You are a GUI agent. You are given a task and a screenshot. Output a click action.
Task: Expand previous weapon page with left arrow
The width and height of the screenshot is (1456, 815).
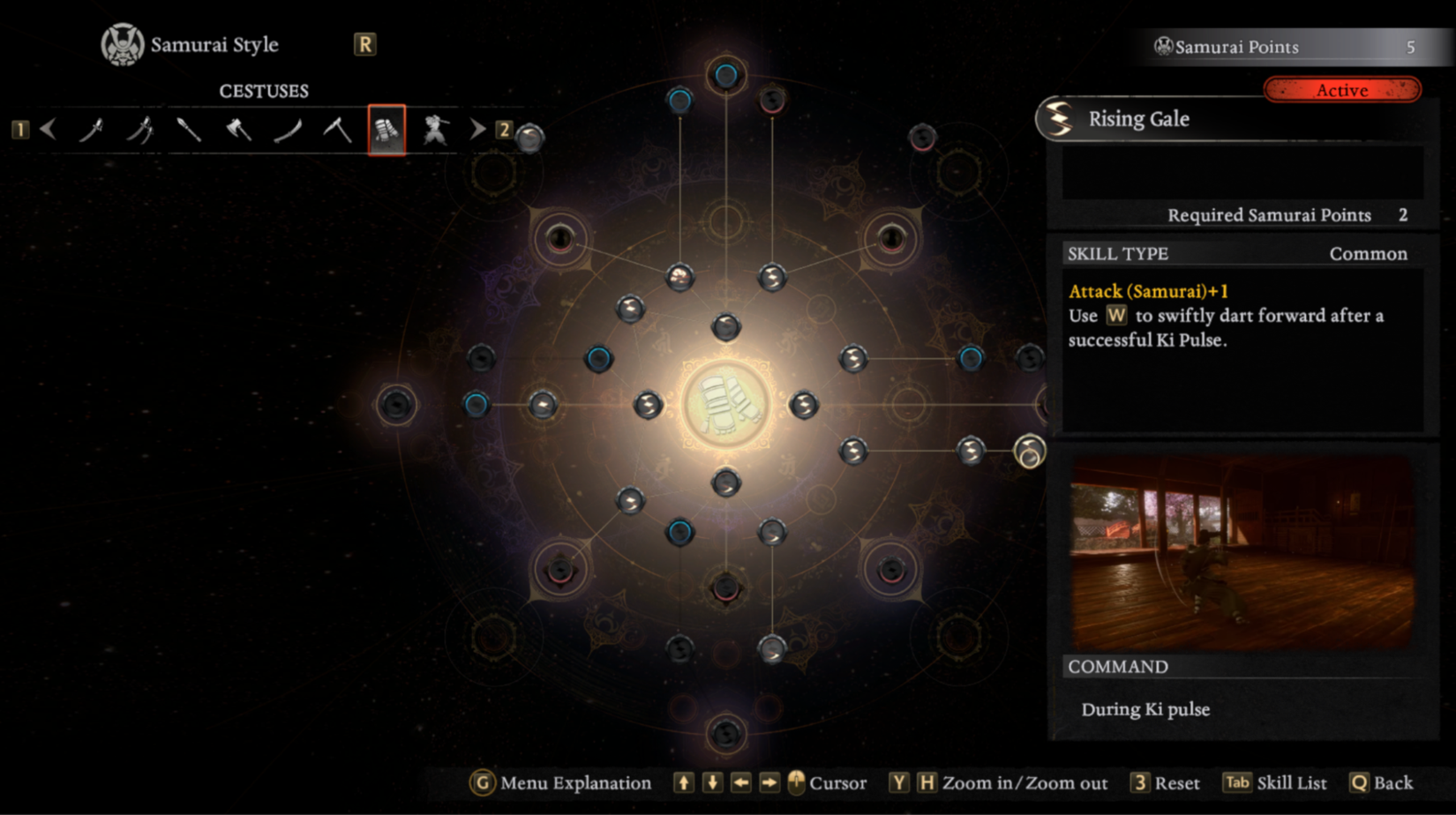(48, 130)
